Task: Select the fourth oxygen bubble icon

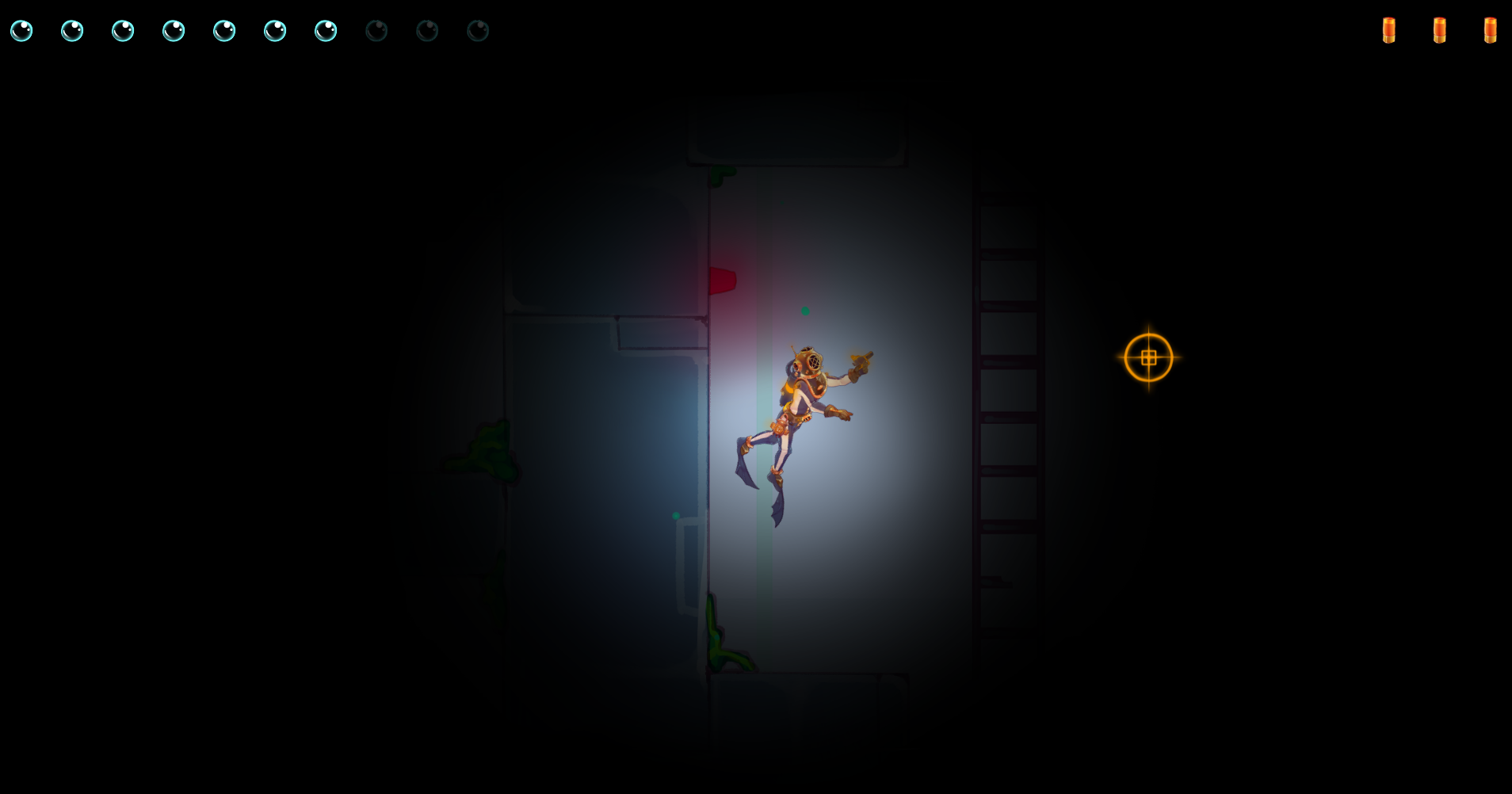Action: [174, 31]
